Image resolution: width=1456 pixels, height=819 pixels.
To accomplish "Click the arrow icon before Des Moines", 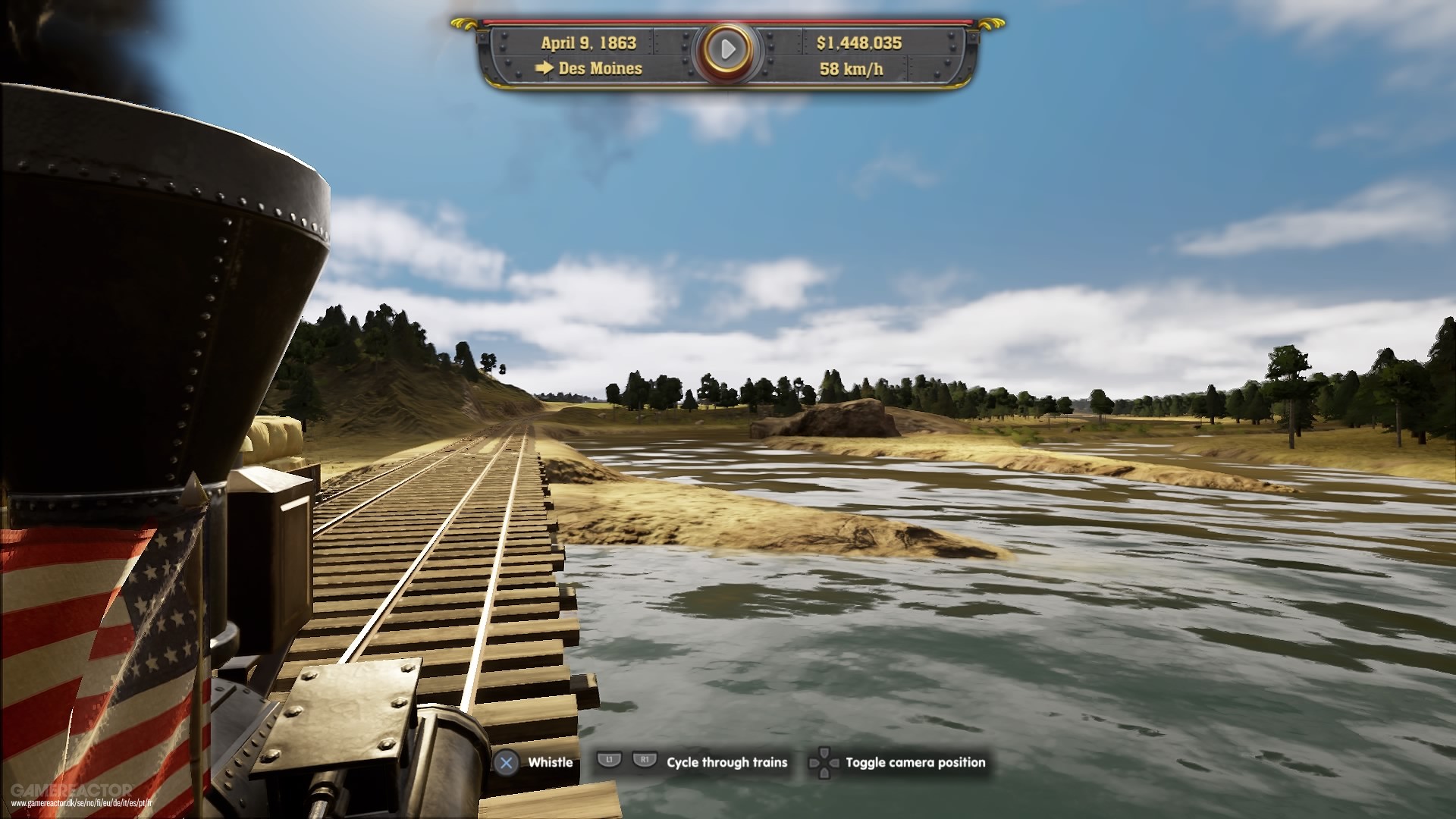I will (x=543, y=69).
